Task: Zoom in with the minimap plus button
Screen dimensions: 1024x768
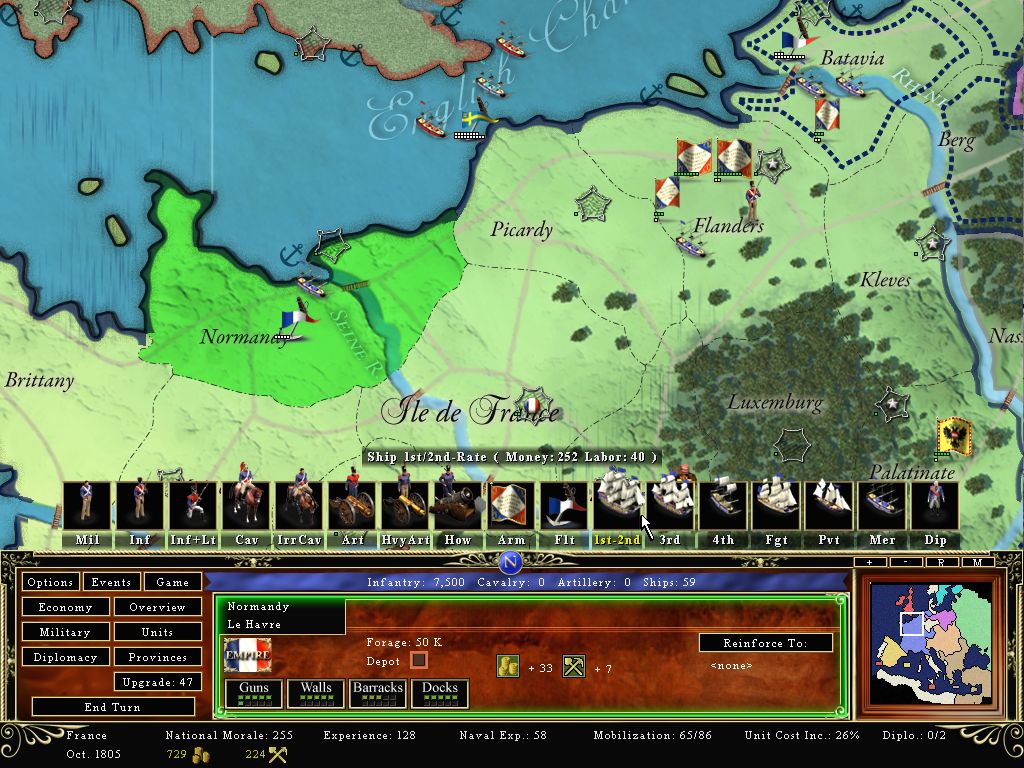Action: (x=870, y=563)
